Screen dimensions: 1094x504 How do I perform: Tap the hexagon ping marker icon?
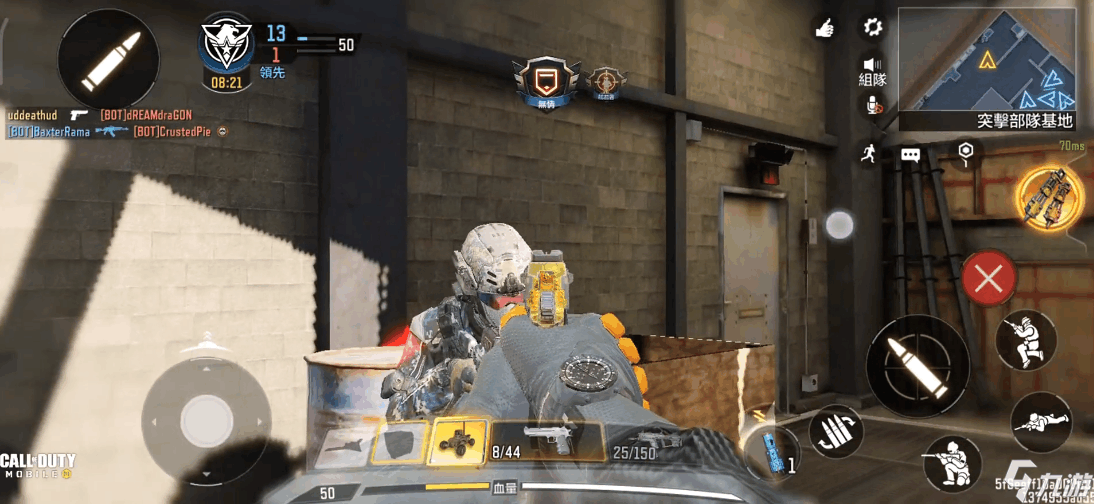(x=965, y=152)
